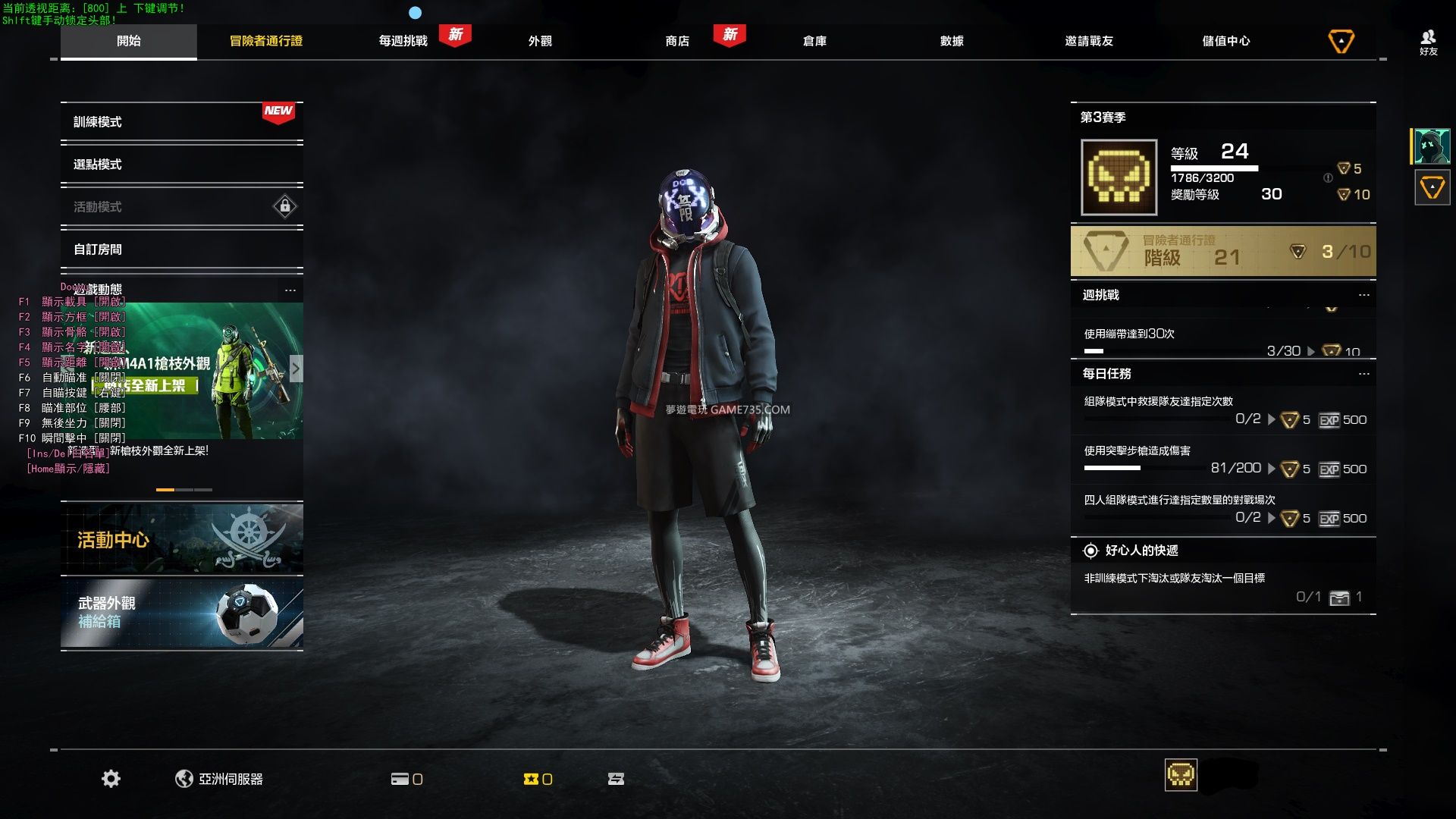Open the 好友 friends list
Screen dimensions: 1456x819
pyautogui.click(x=1429, y=42)
